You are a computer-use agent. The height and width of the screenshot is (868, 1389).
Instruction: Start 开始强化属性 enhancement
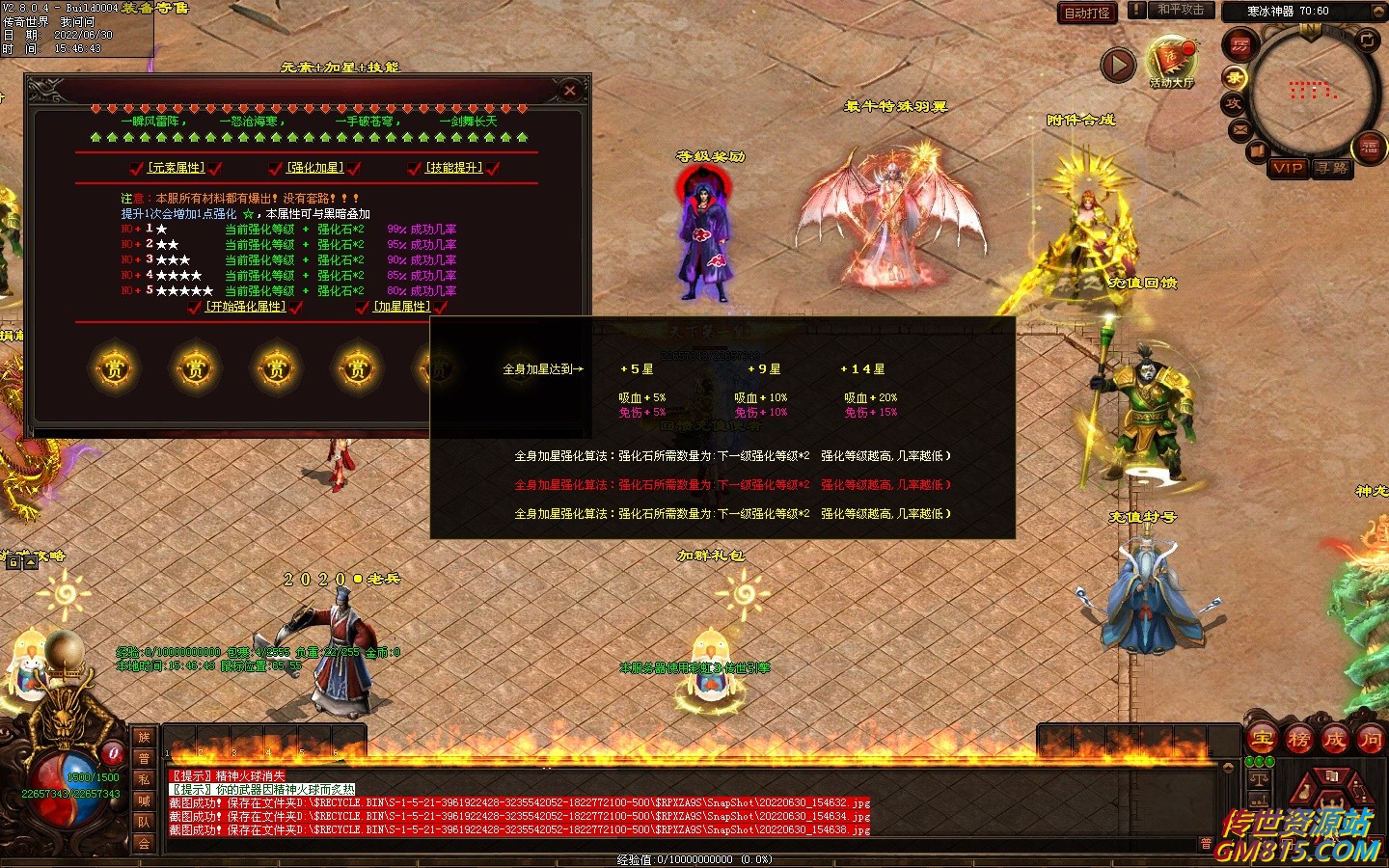click(246, 307)
